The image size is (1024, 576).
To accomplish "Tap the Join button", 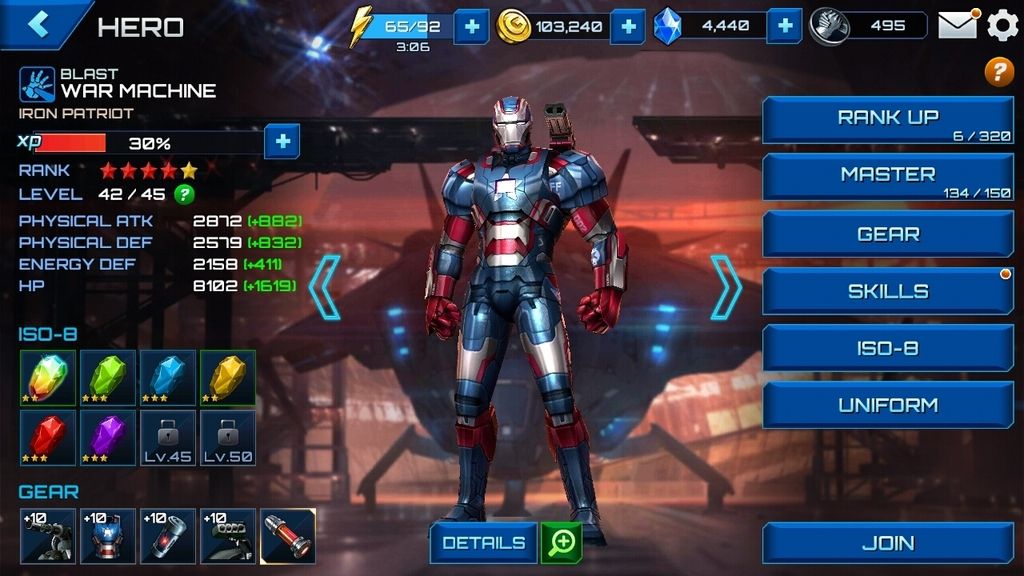I will 888,543.
